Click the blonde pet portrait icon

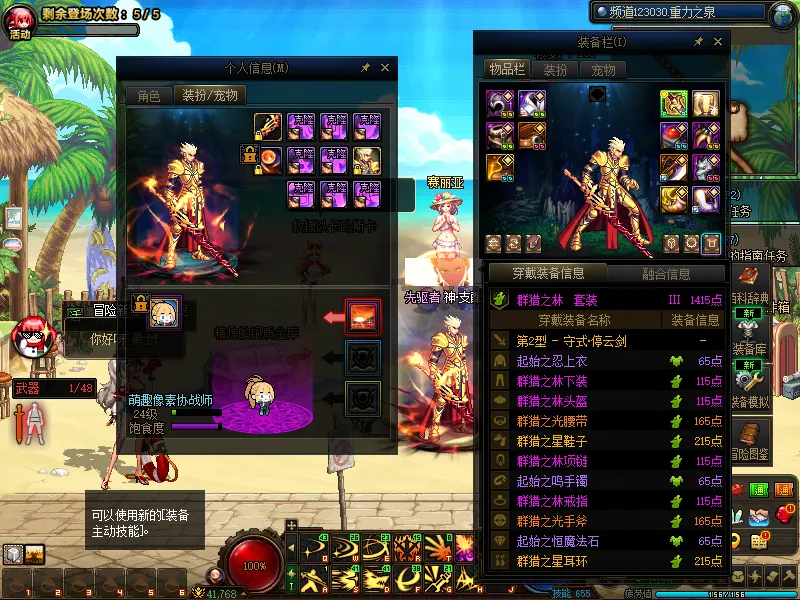(164, 311)
